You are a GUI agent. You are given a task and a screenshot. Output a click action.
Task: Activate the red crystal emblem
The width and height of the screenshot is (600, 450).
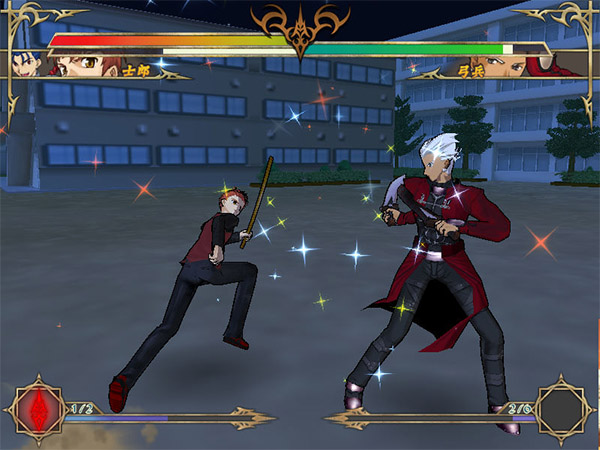[x=35, y=410]
